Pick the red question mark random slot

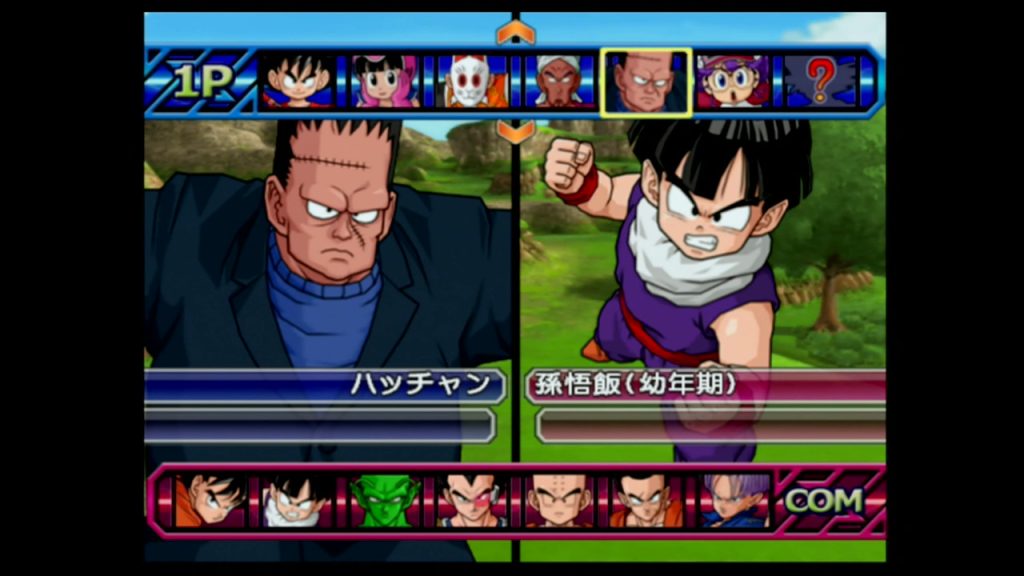click(819, 82)
